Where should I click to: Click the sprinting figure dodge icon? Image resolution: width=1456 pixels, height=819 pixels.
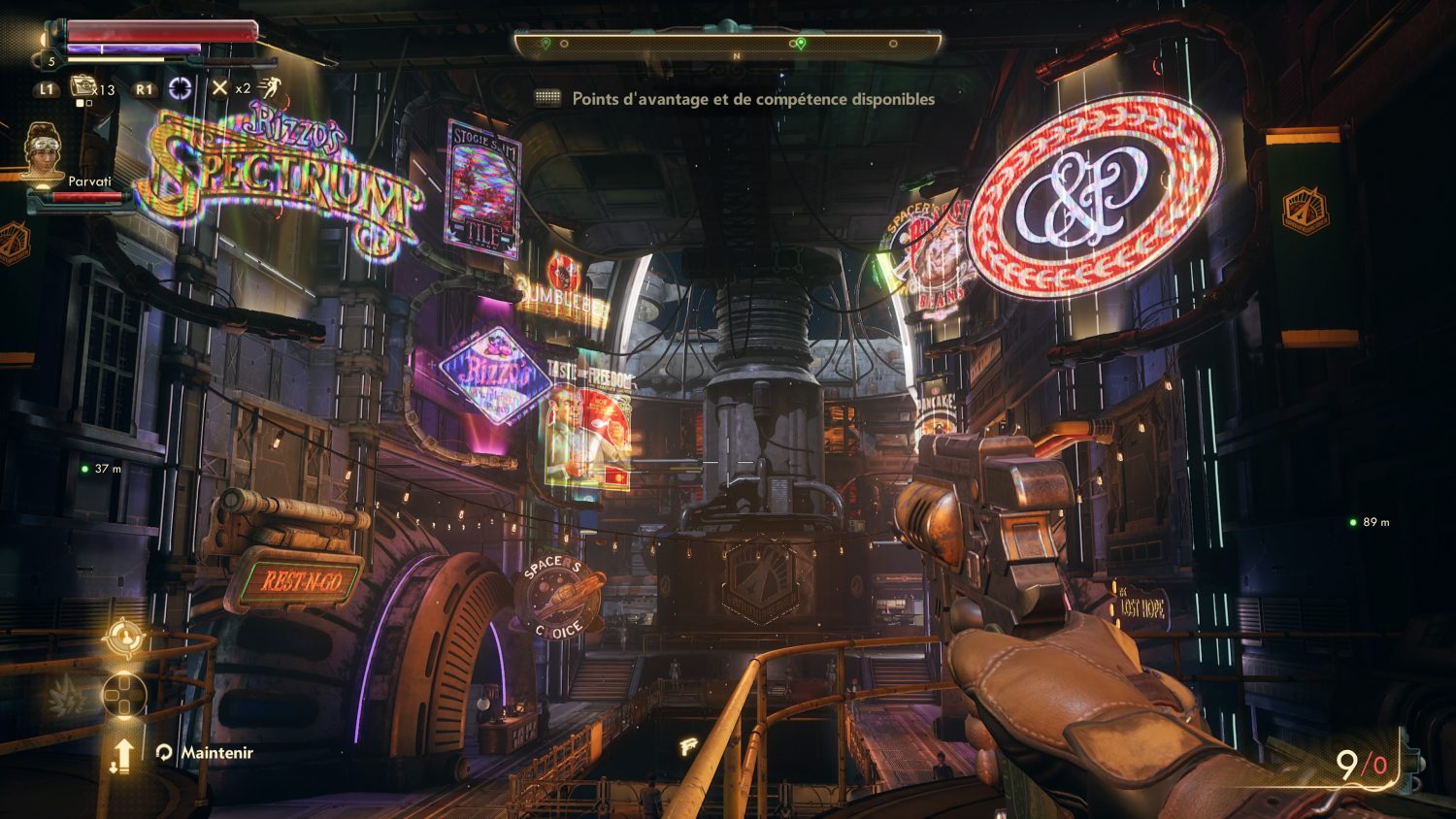click(270, 89)
